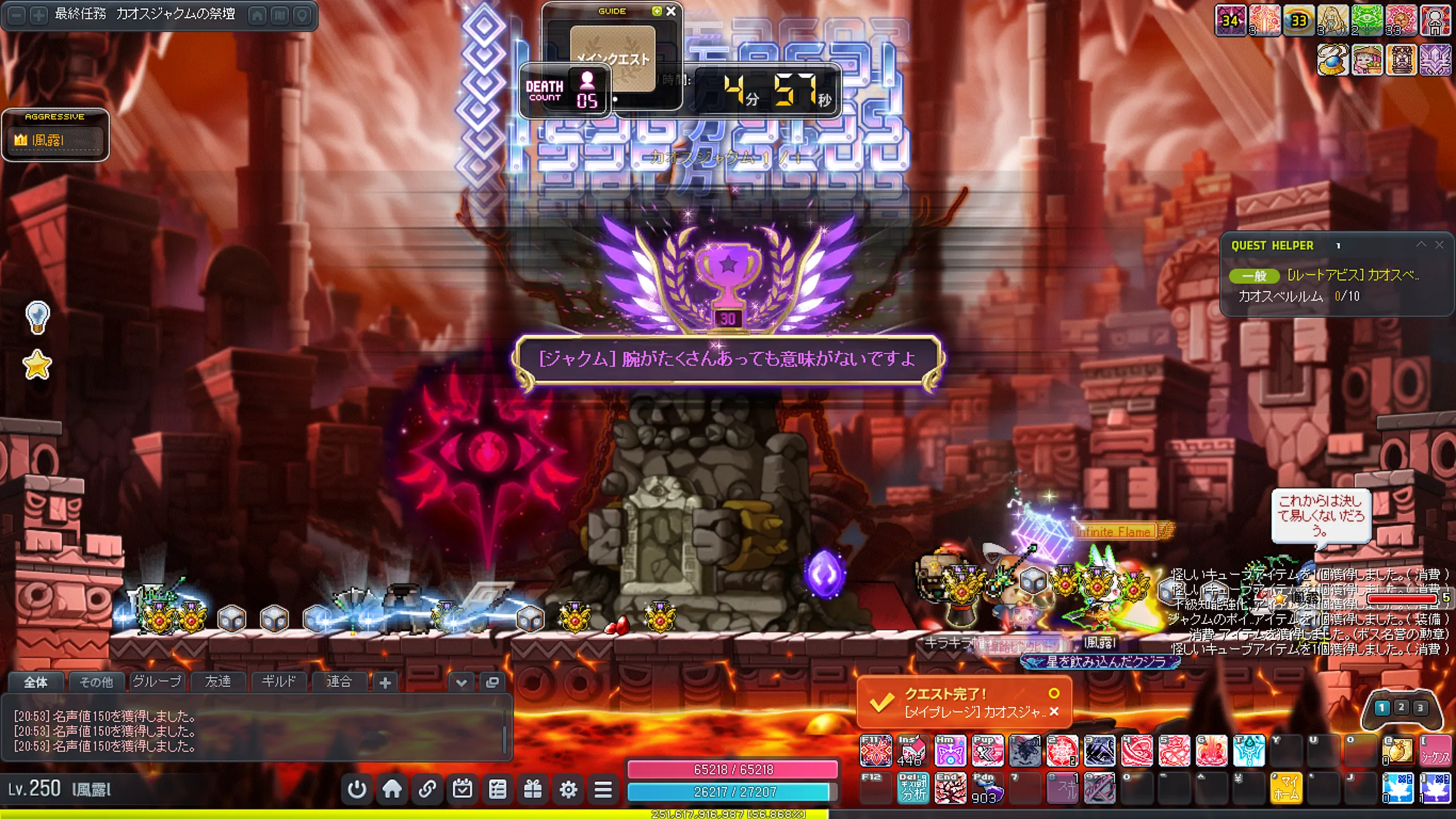Open the world map icon on minimap bar
1456x819 pixels.
coord(280,15)
